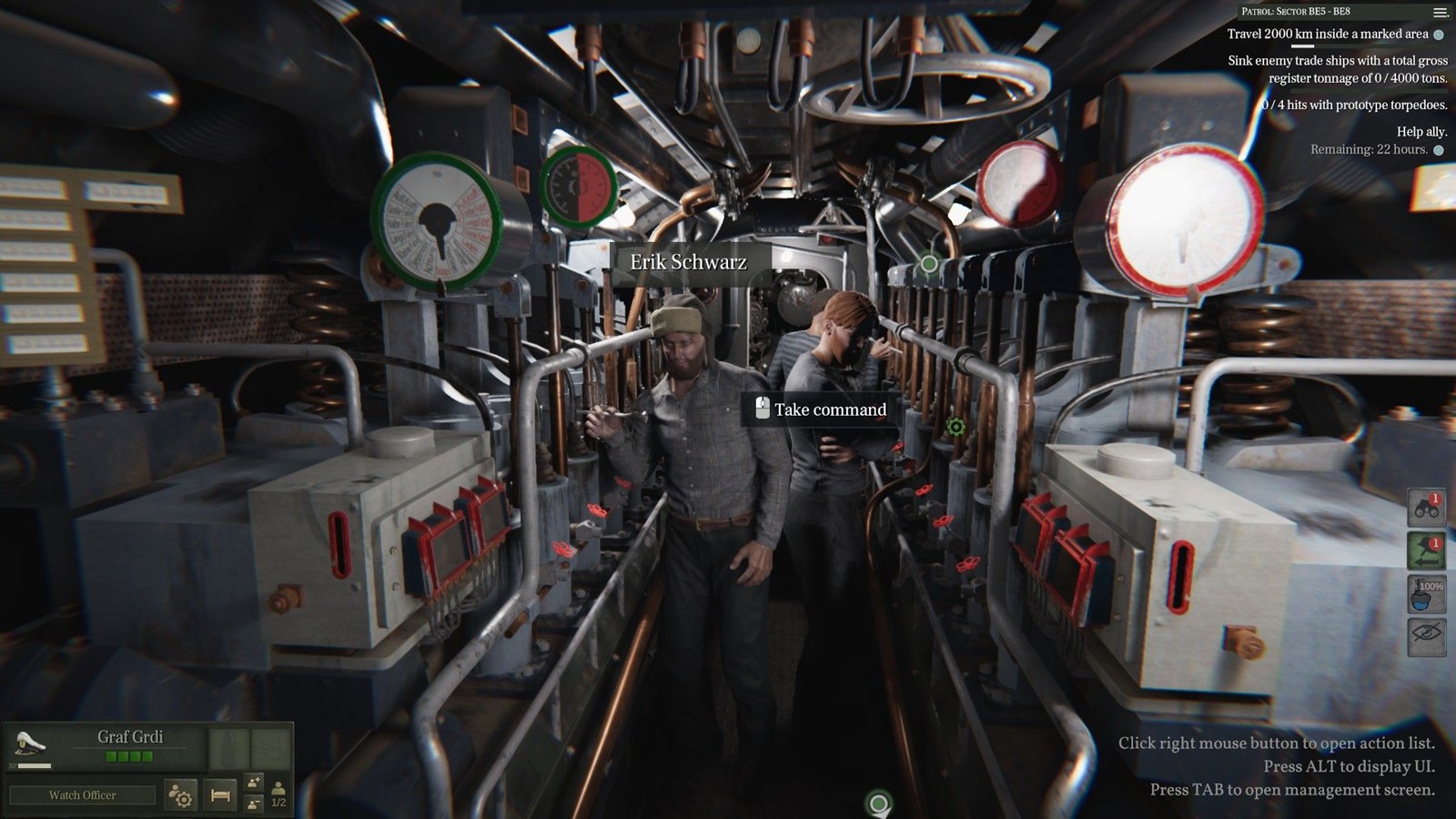Click the green arrow notification icon
Image resolution: width=1456 pixels, height=819 pixels.
click(x=1426, y=551)
